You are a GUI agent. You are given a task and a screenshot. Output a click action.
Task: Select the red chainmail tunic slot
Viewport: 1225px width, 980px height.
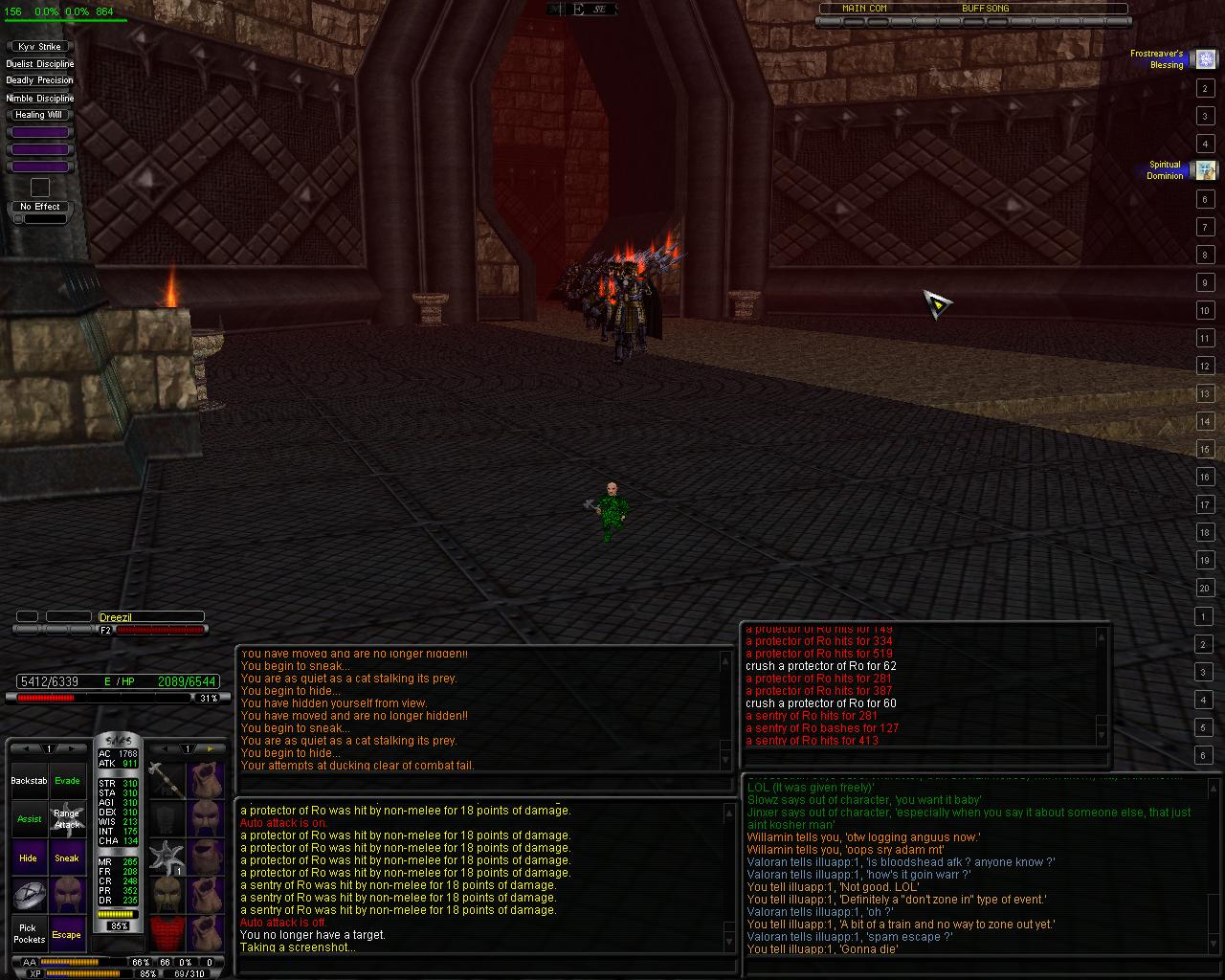click(167, 931)
